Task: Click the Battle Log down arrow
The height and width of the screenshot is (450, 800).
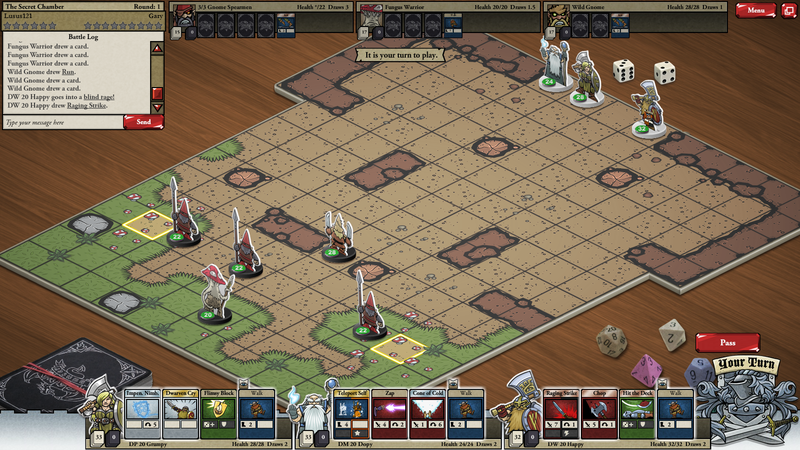Action: 157,107
